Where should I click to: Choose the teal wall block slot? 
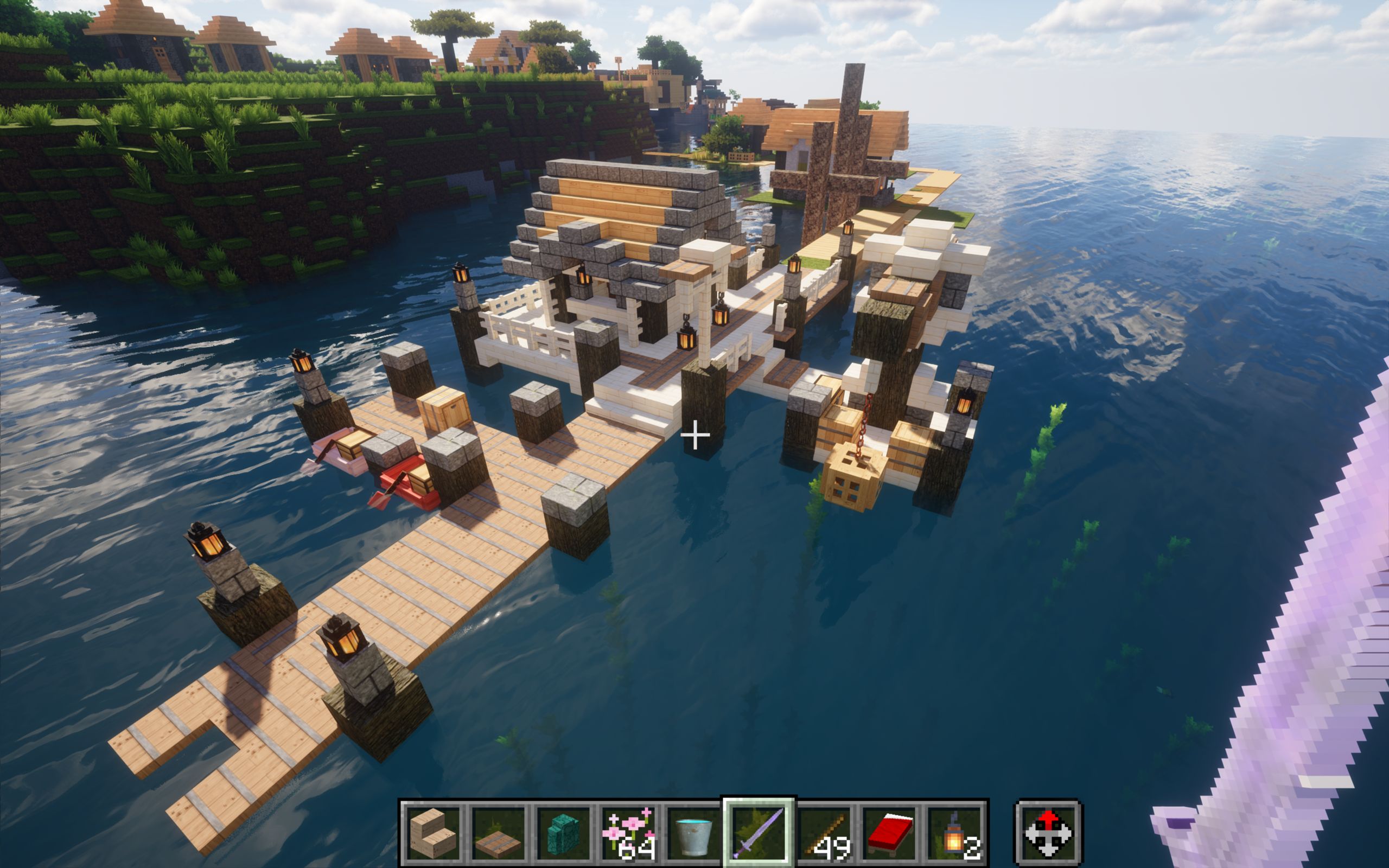coord(563,833)
